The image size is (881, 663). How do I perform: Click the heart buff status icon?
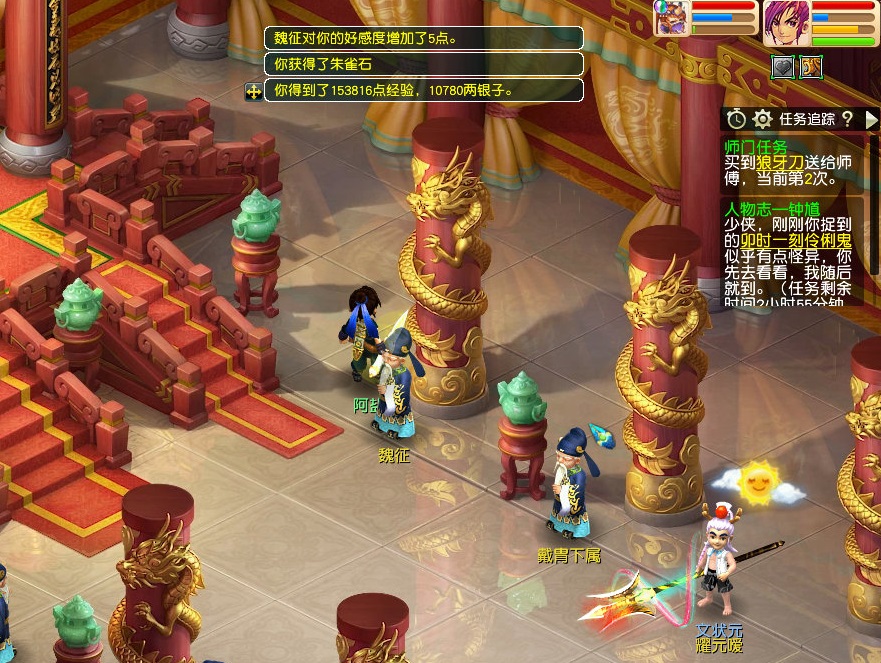tap(783, 67)
